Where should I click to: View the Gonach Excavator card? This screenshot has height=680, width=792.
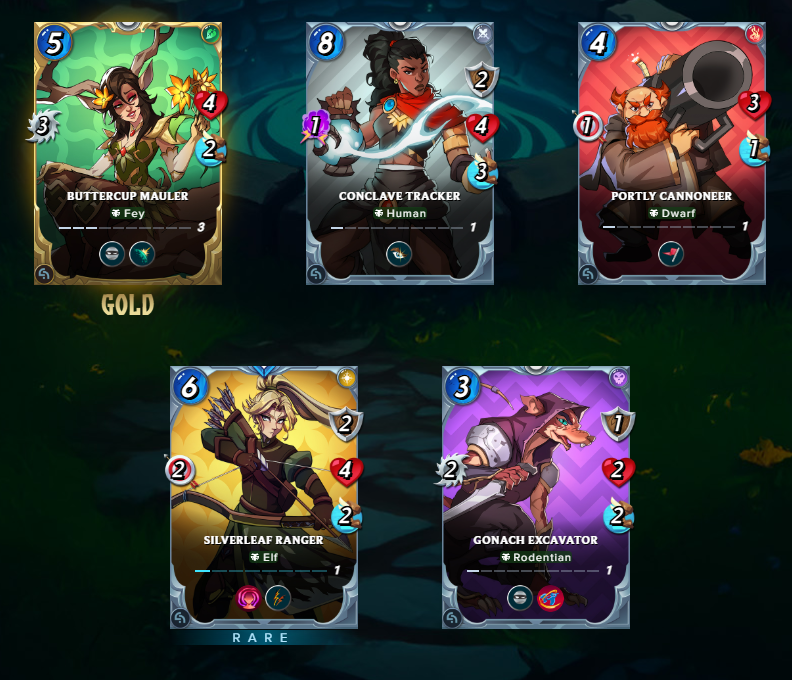536,497
